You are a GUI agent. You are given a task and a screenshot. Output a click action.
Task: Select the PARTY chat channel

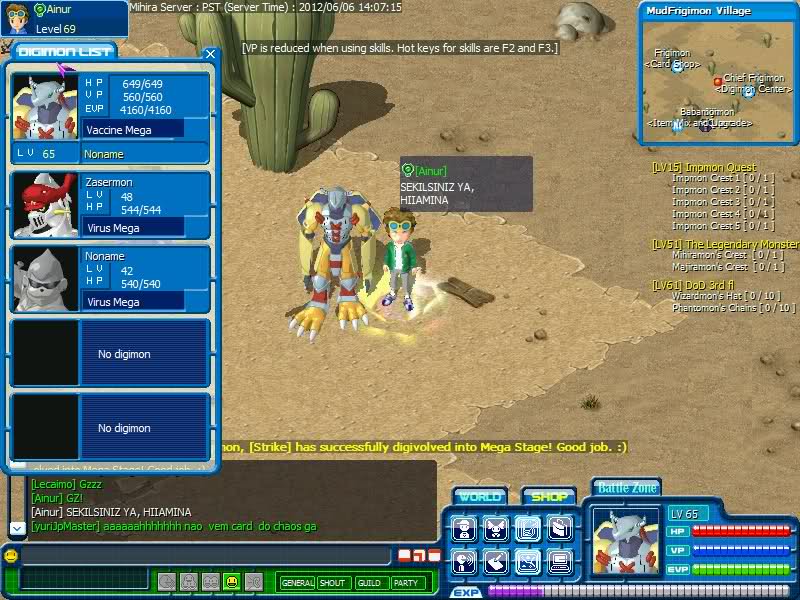pos(406,583)
